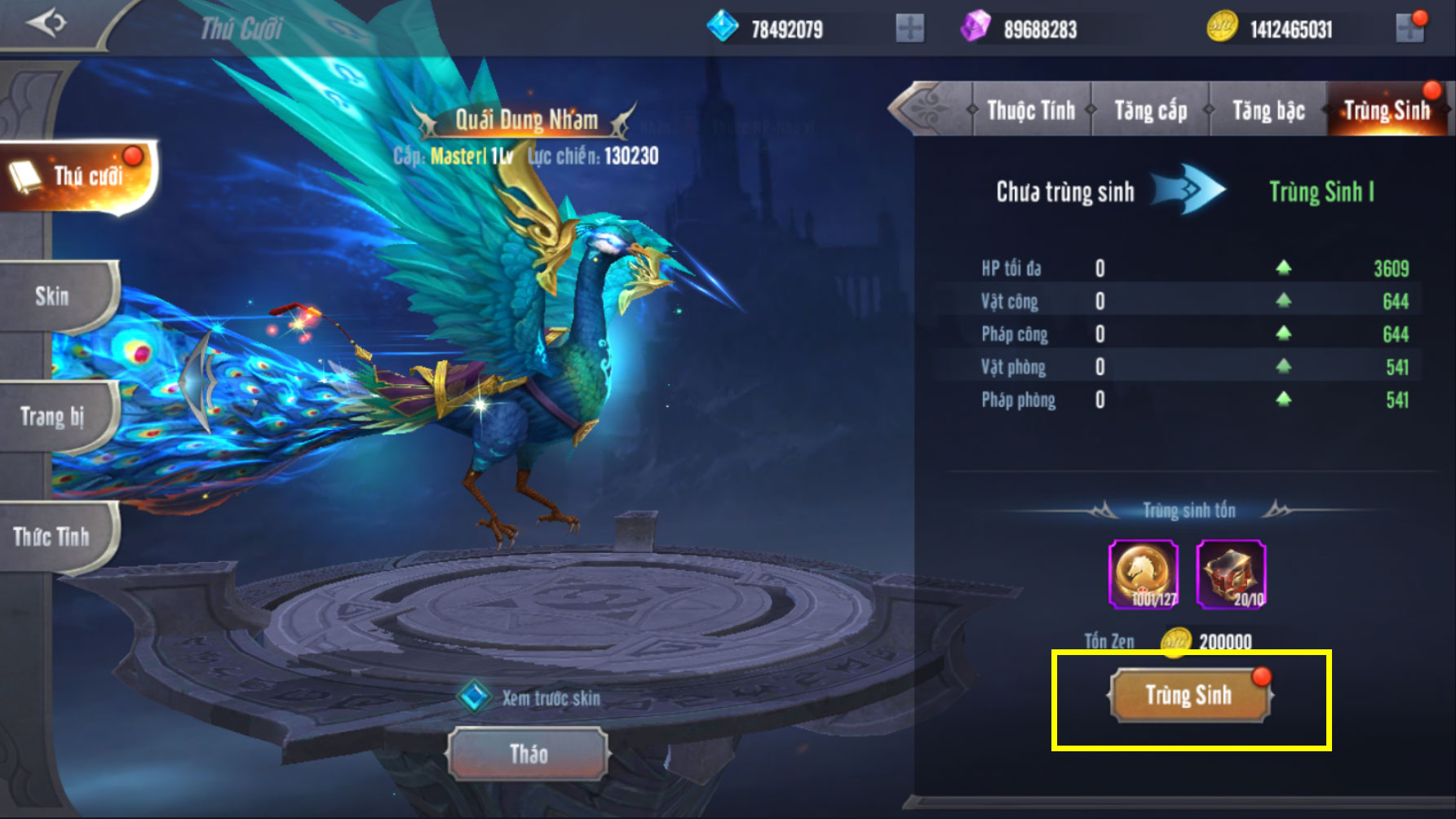This screenshot has height=819, width=1456.
Task: Confirm rebirth with the Trùng Sinh button
Action: click(x=1189, y=695)
